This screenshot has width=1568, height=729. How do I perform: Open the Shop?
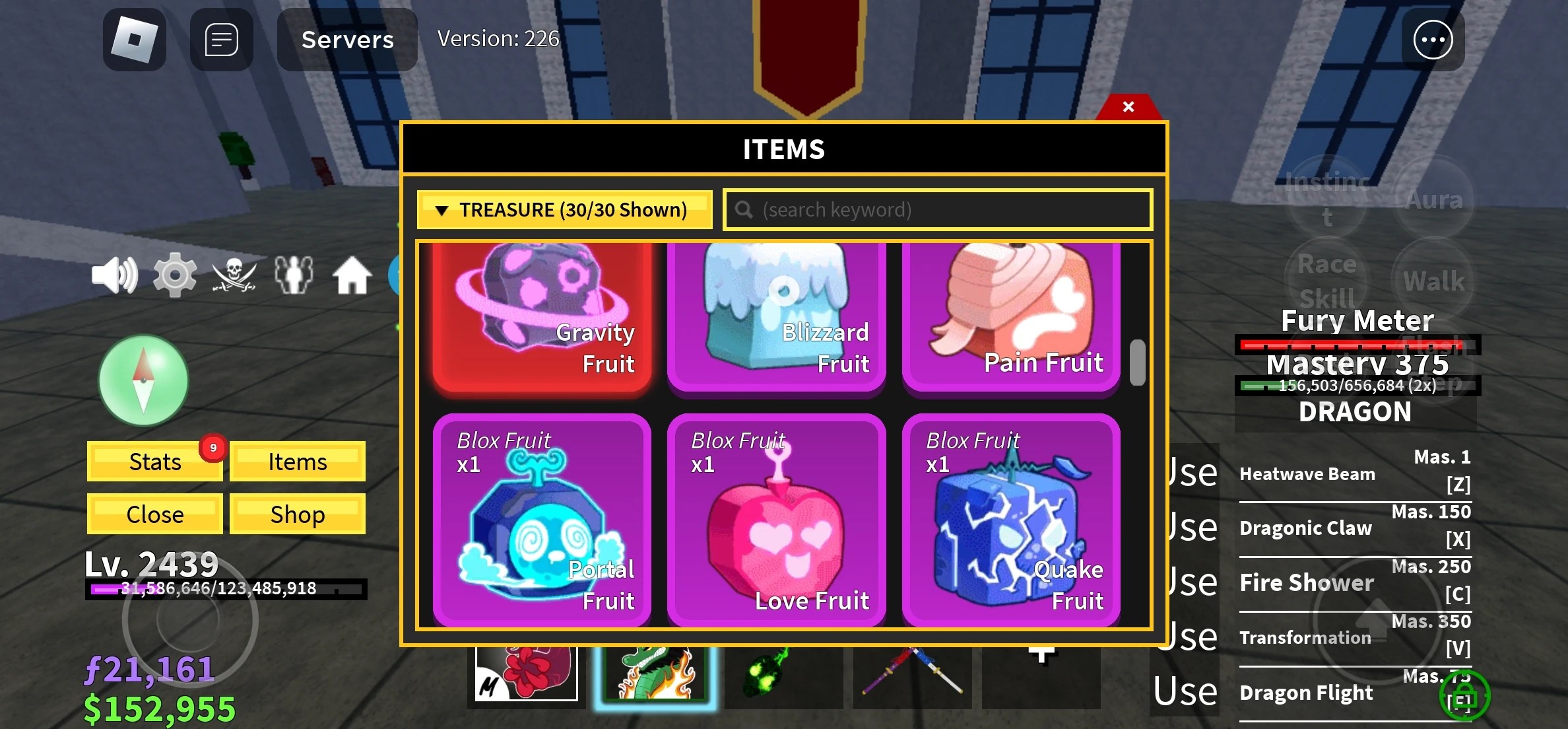[x=297, y=513]
